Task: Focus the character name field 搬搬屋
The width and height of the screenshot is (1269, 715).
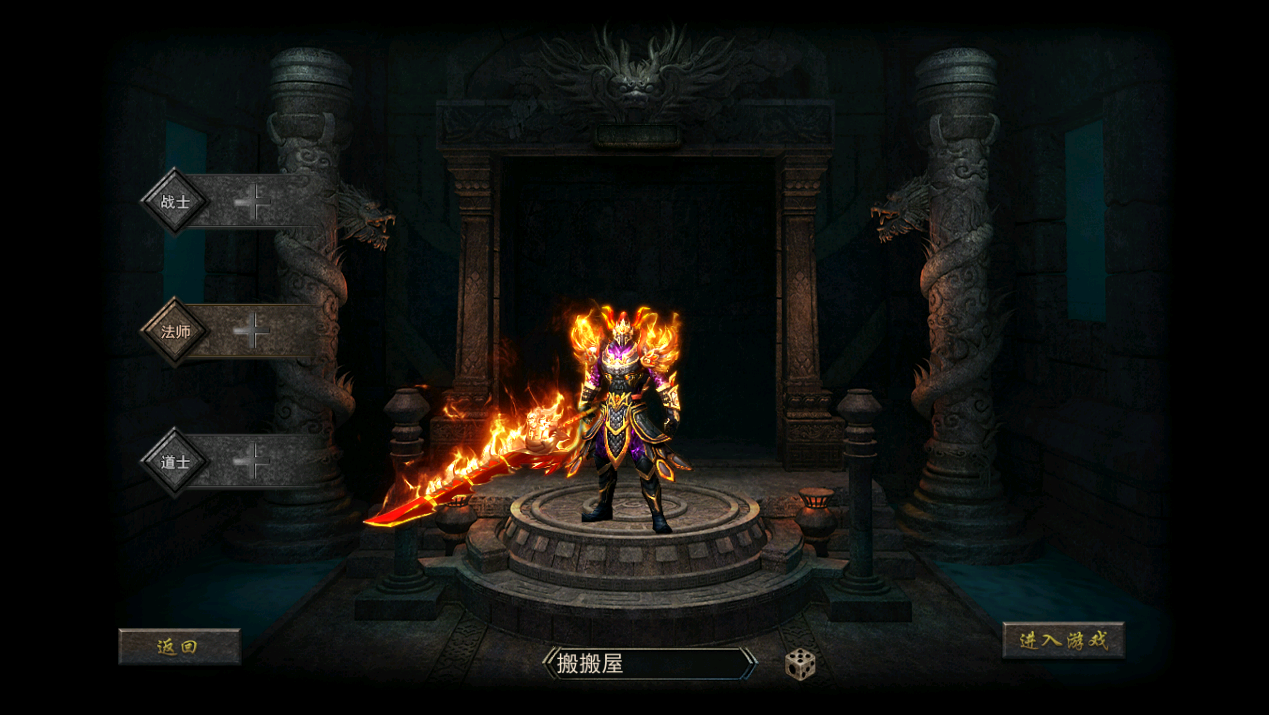Action: click(x=649, y=664)
